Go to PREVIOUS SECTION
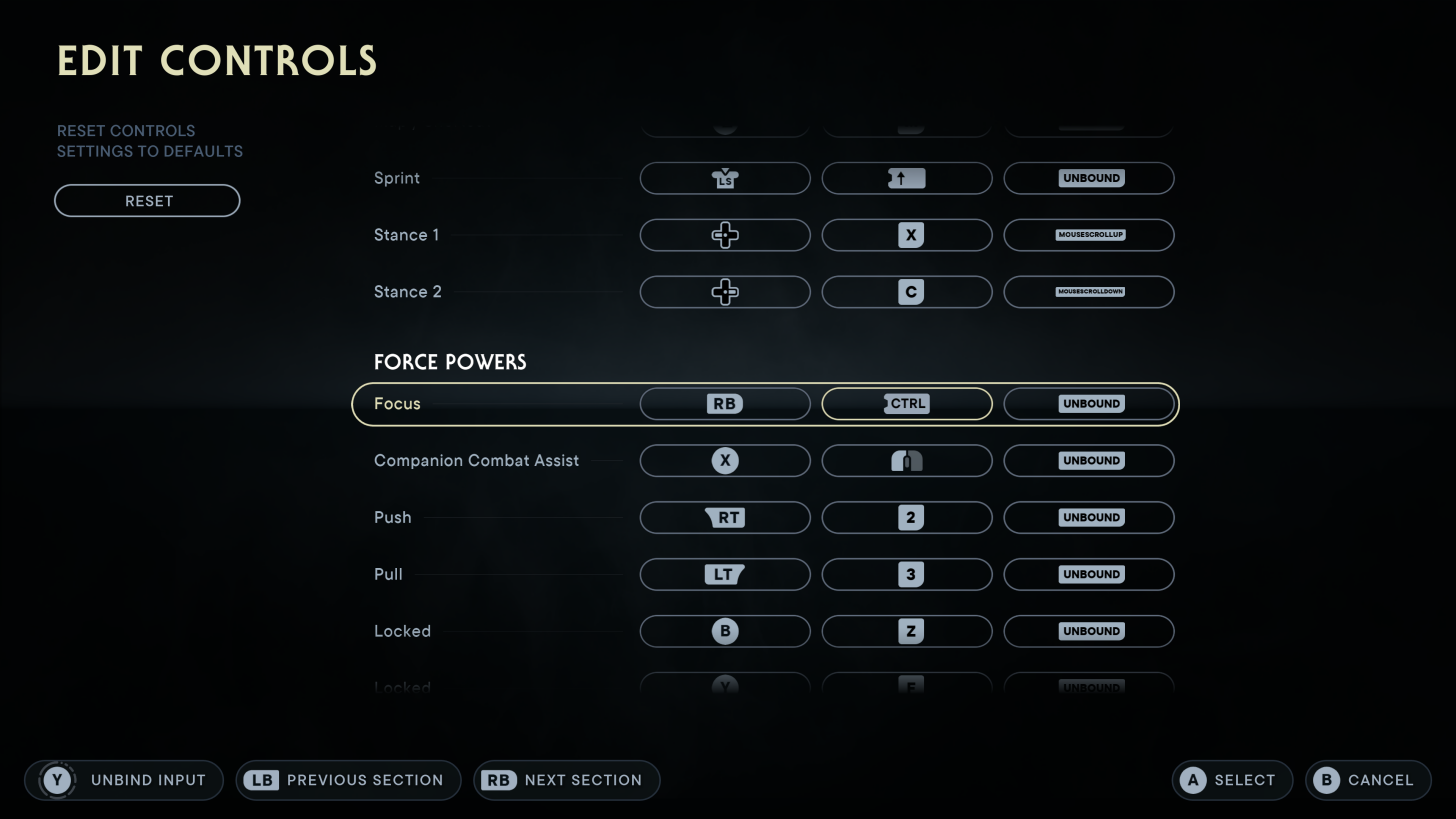 pyautogui.click(x=348, y=780)
